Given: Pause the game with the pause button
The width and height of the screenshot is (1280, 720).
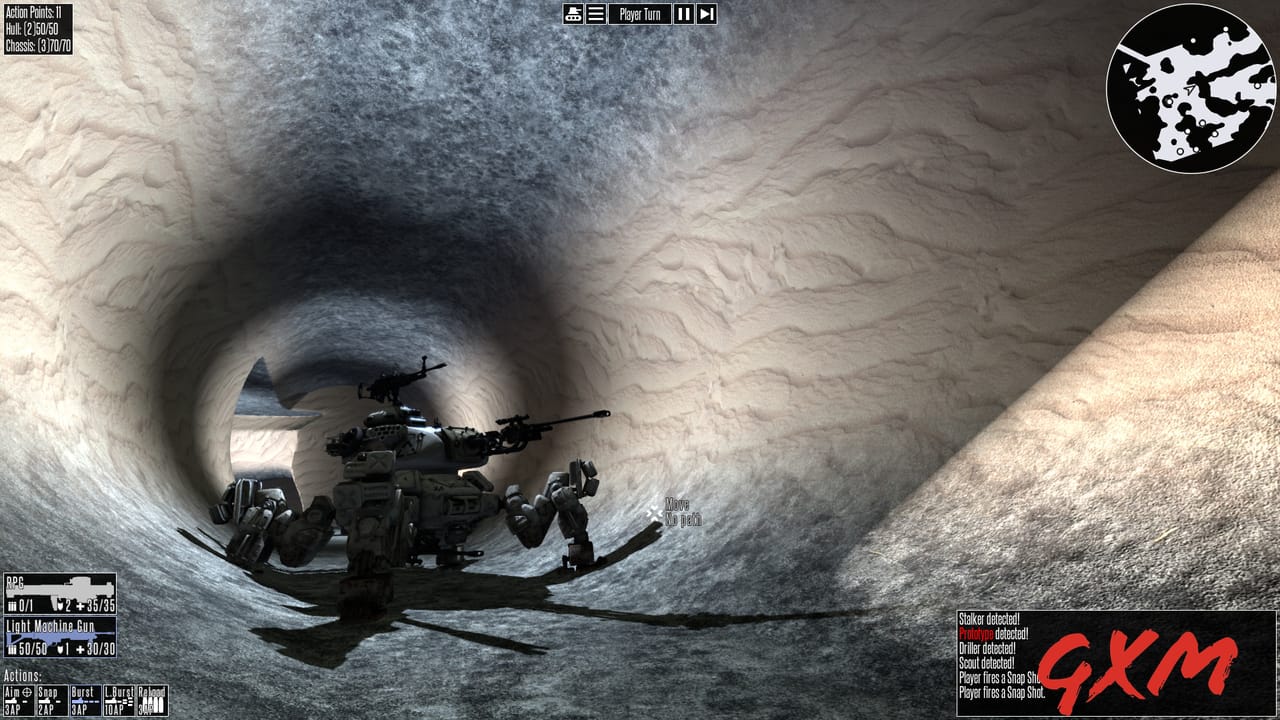Looking at the screenshot, I should coord(683,13).
